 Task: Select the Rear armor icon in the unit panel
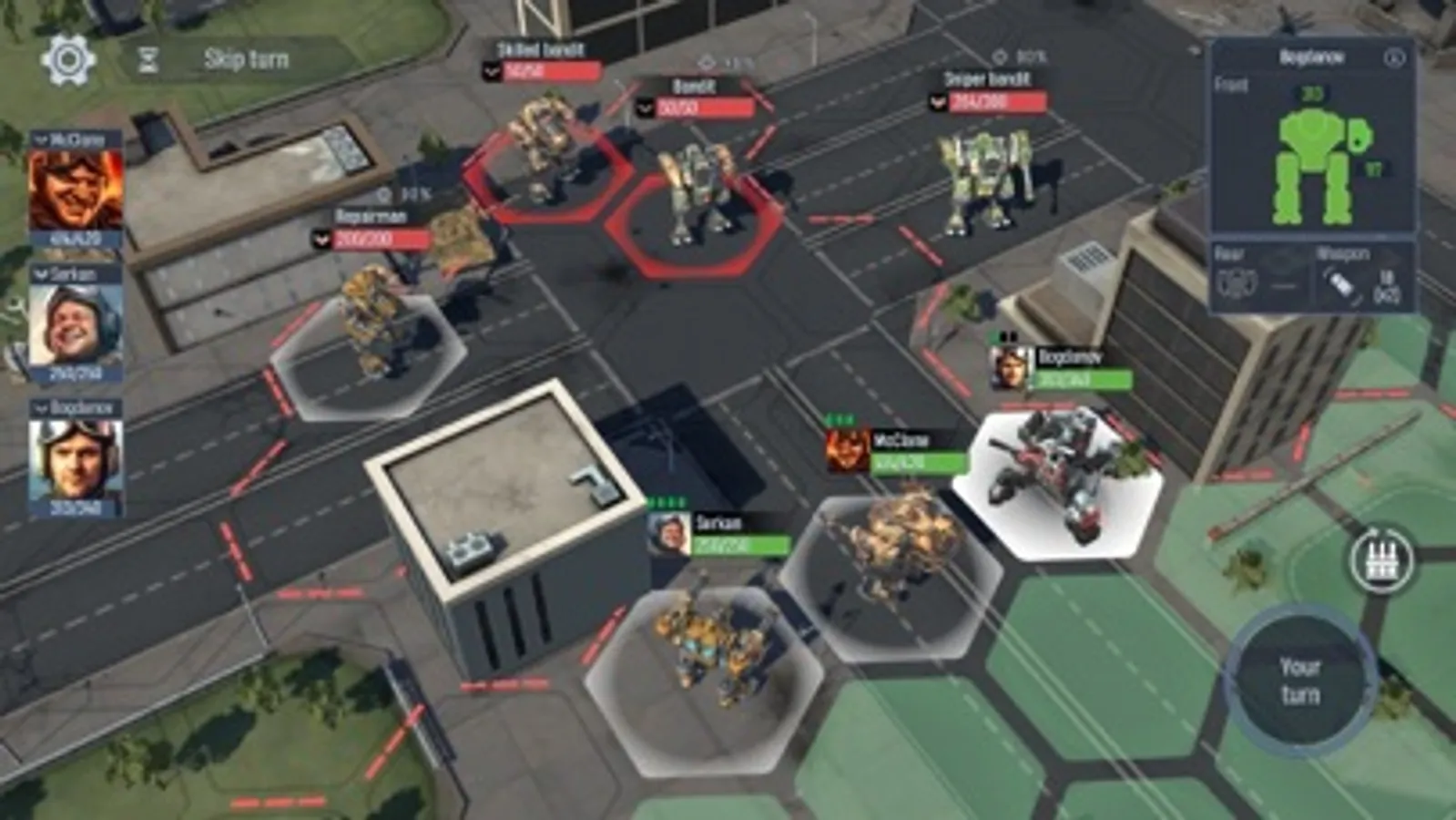coord(1240,281)
